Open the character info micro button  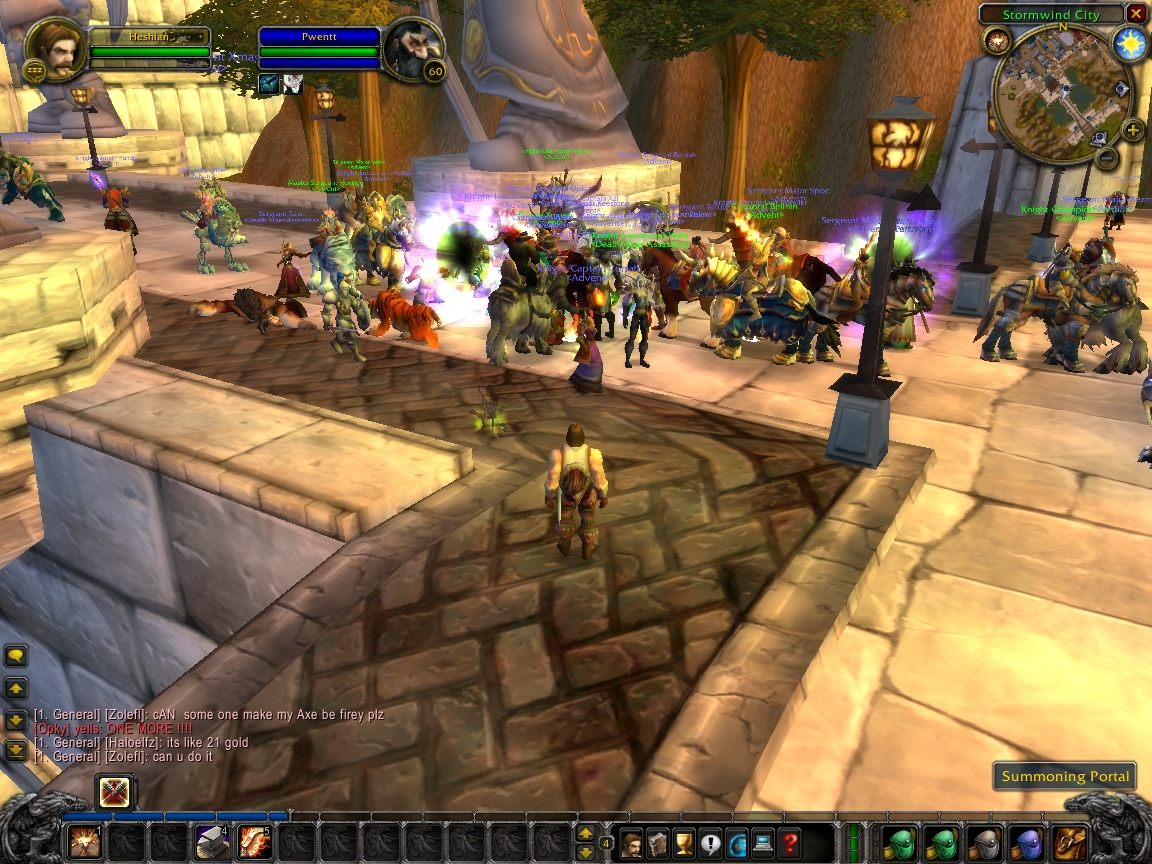point(632,843)
